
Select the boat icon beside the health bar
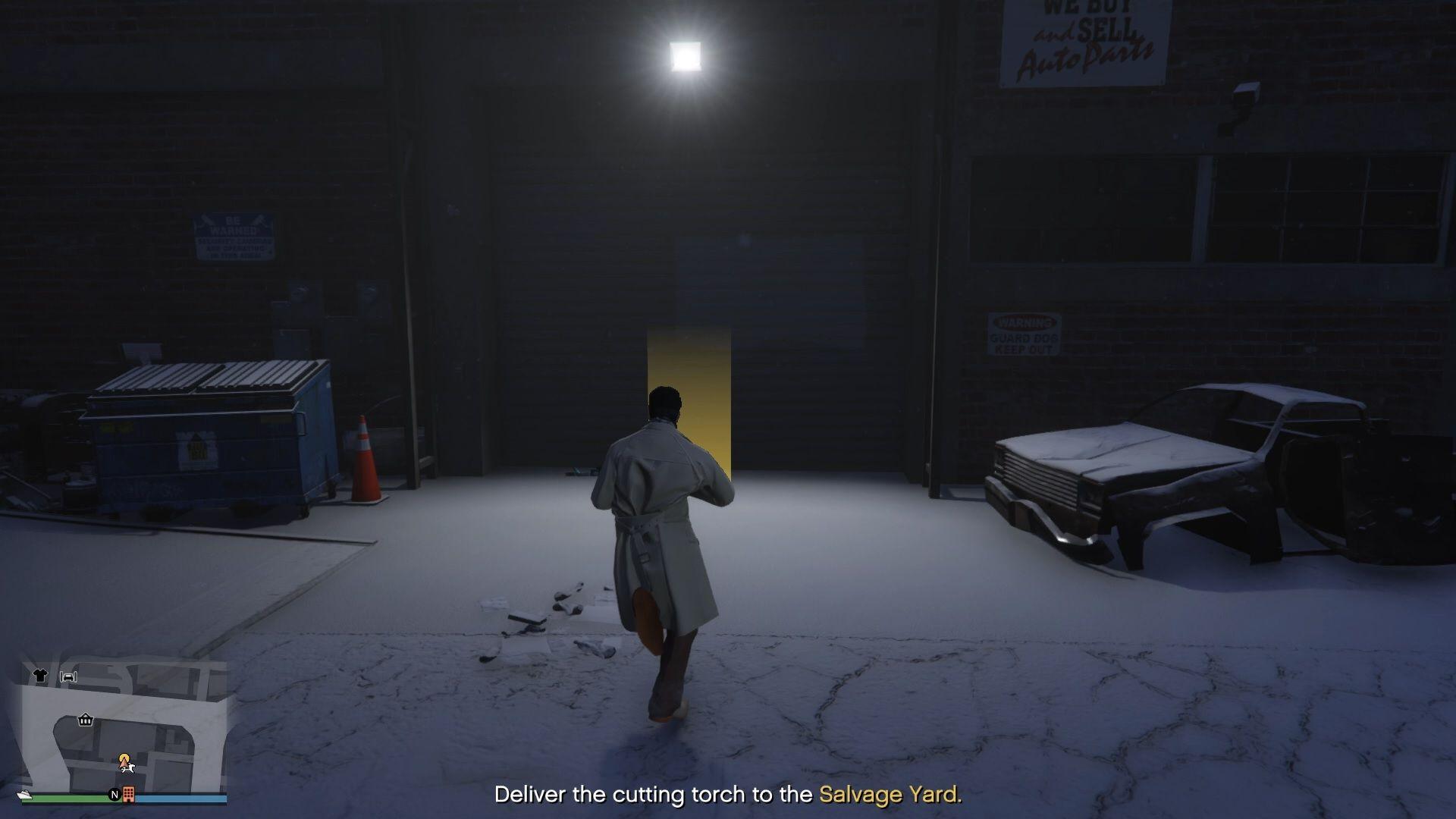(24, 795)
